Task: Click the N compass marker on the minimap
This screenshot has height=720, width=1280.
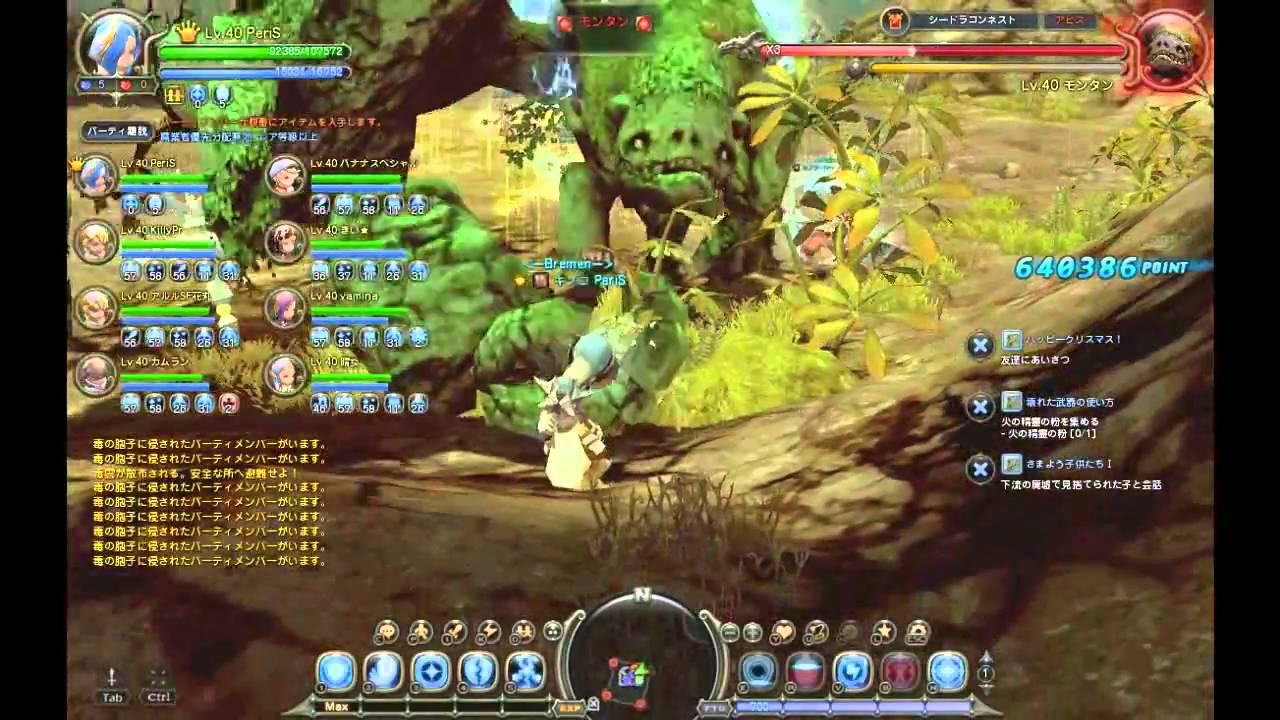Action: 643,594
